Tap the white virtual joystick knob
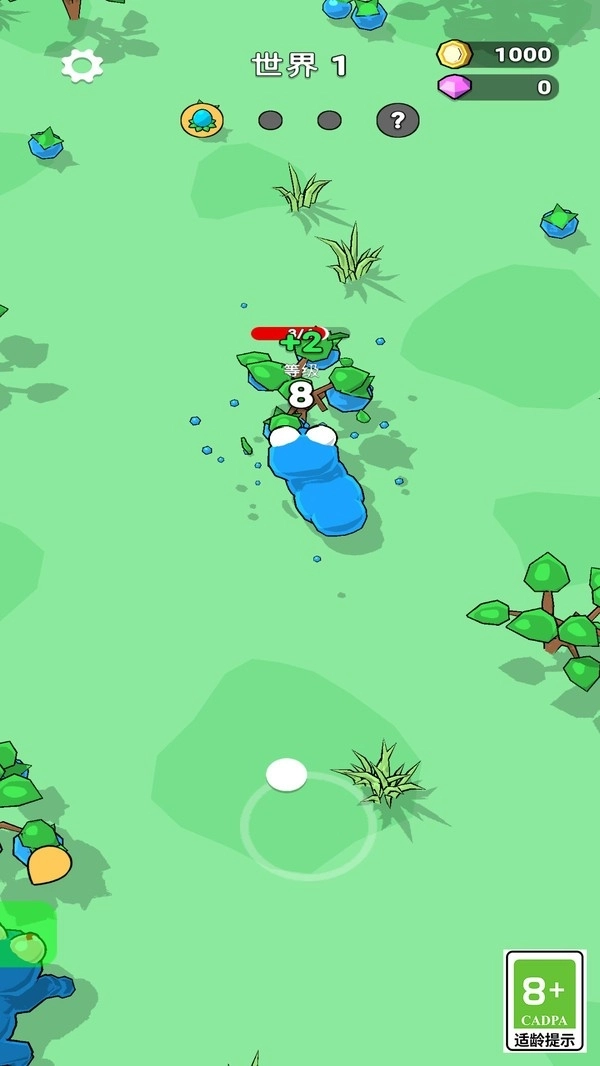The image size is (600, 1066). [x=287, y=774]
